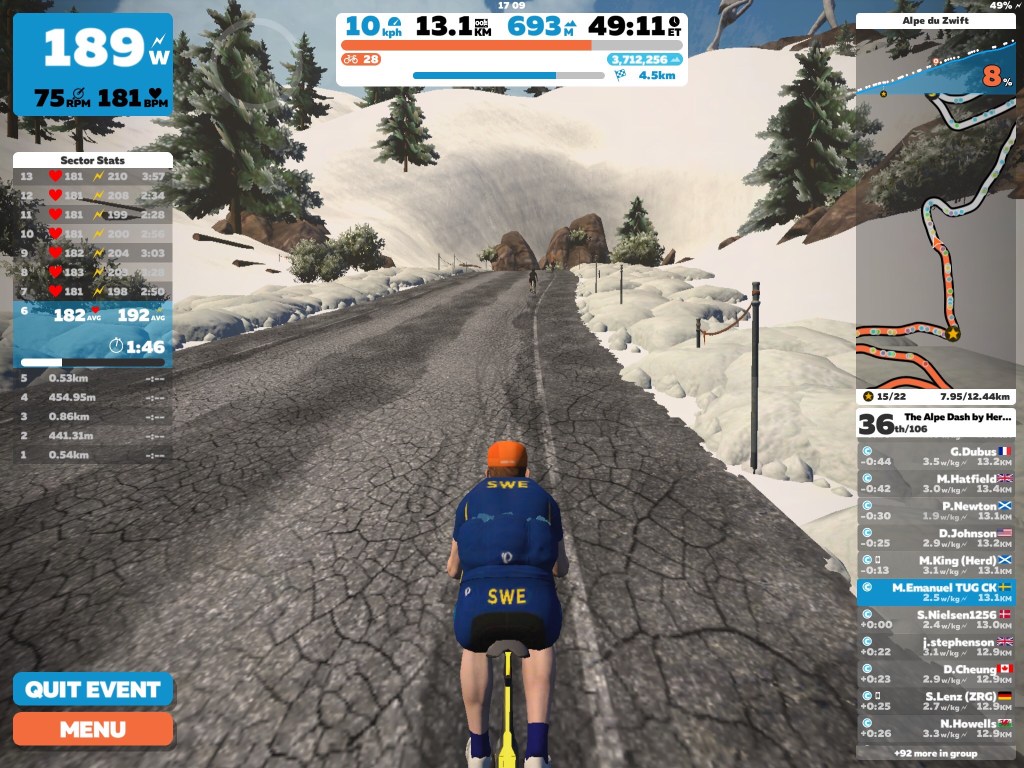The width and height of the screenshot is (1024, 768).
Task: Click the Sector Stats panel header
Action: (92, 160)
